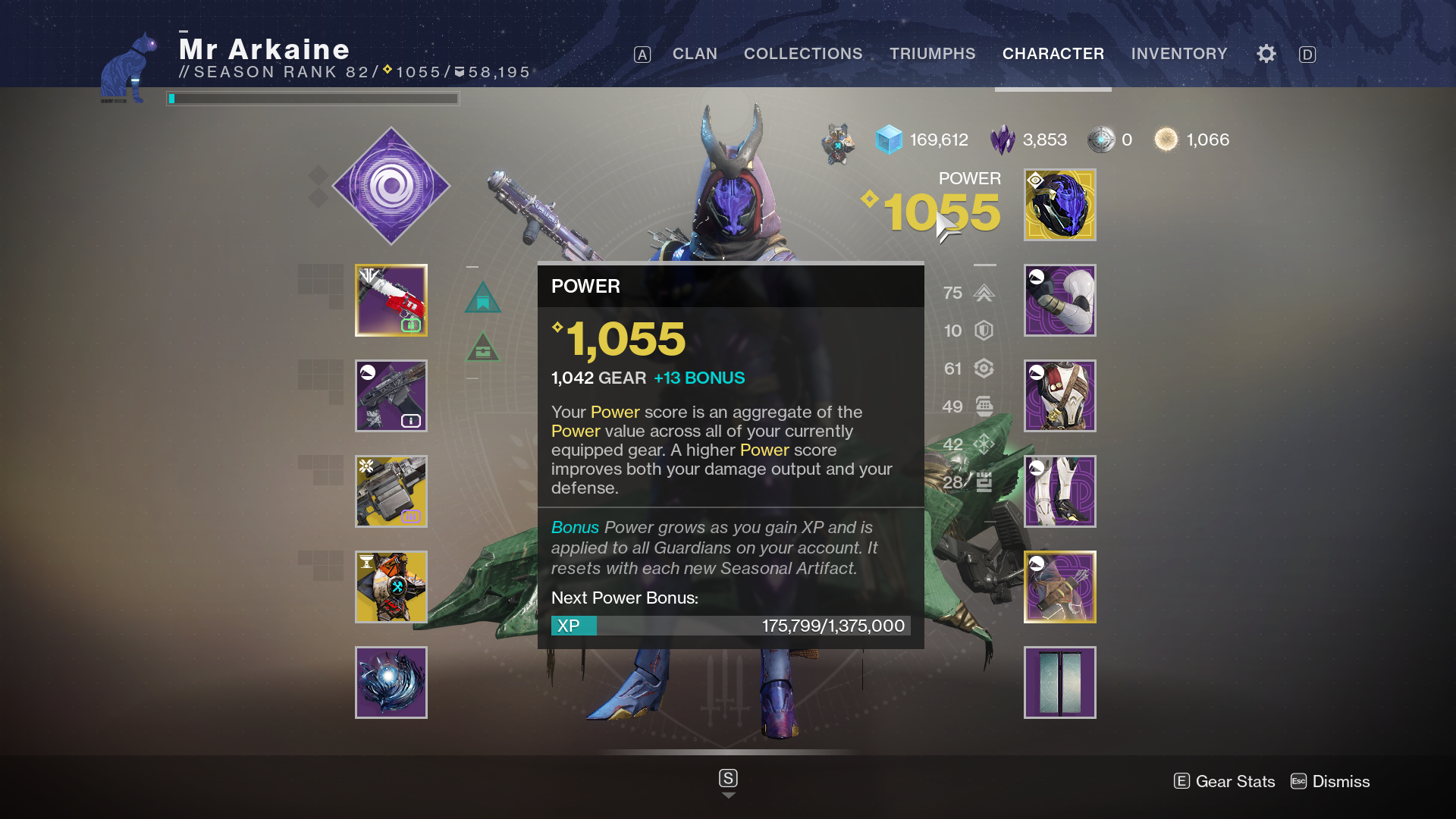Select the yellow Power weapon machine gun
This screenshot has height=819, width=1456.
point(391,491)
